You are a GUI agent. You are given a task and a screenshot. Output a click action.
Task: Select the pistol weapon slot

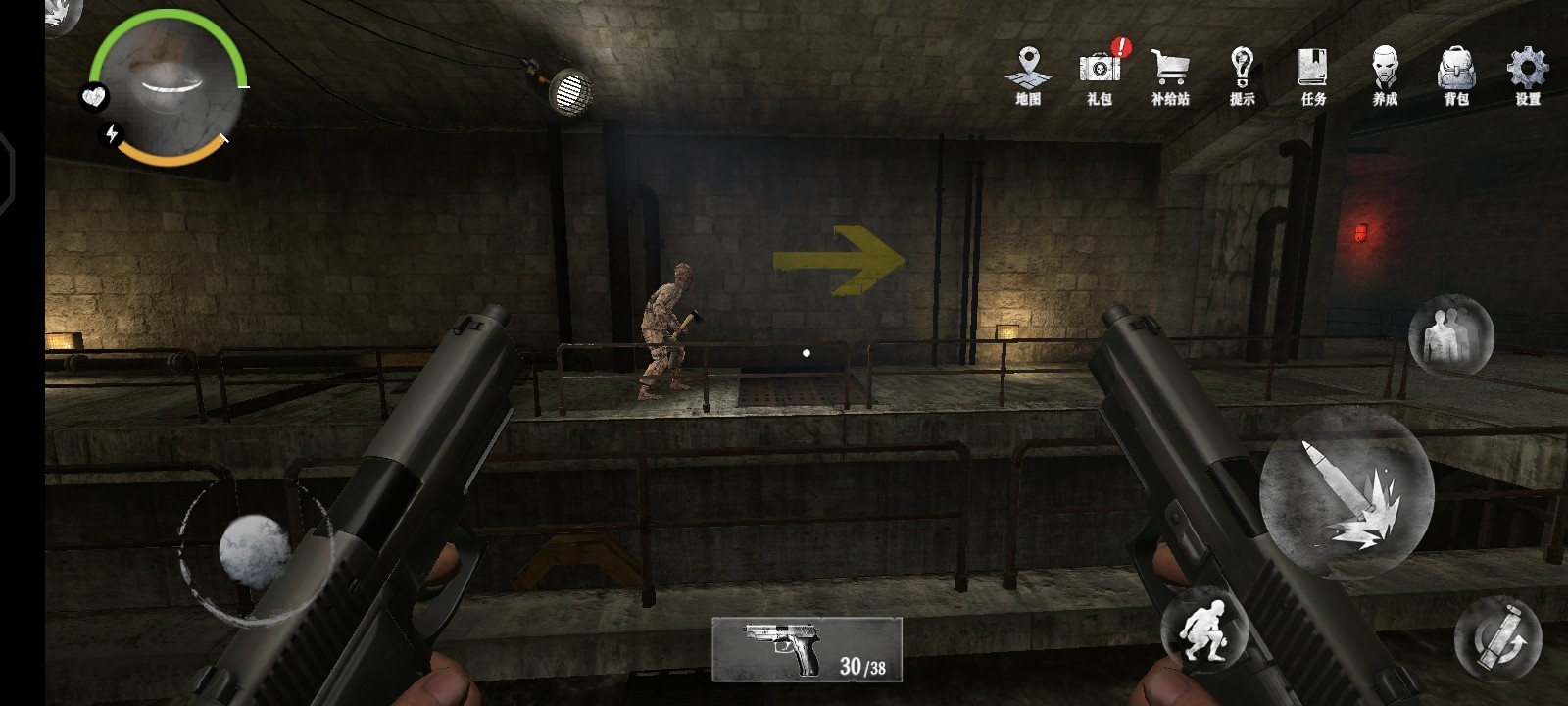(807, 648)
